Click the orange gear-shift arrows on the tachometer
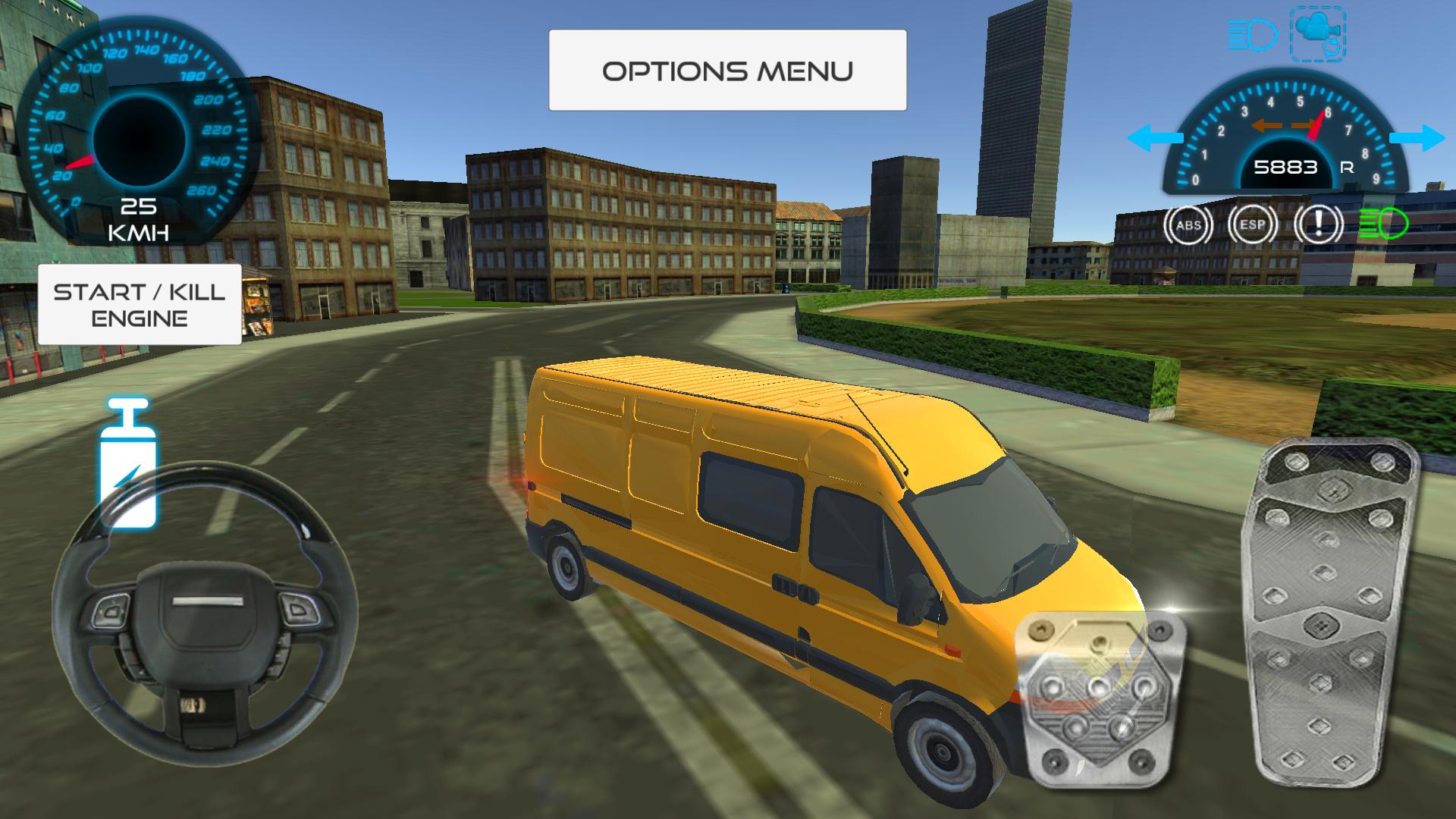The image size is (1456, 819). 1282,124
